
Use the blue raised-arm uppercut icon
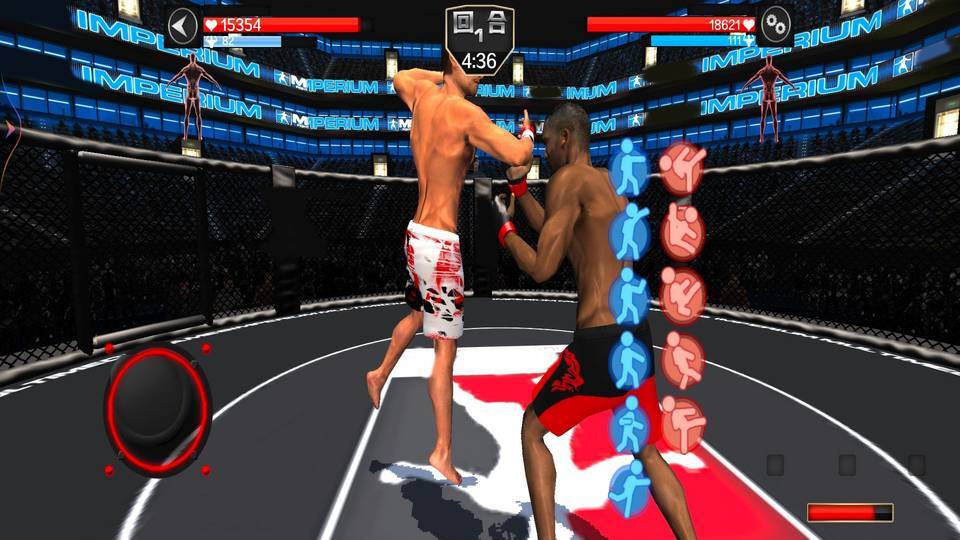click(630, 231)
